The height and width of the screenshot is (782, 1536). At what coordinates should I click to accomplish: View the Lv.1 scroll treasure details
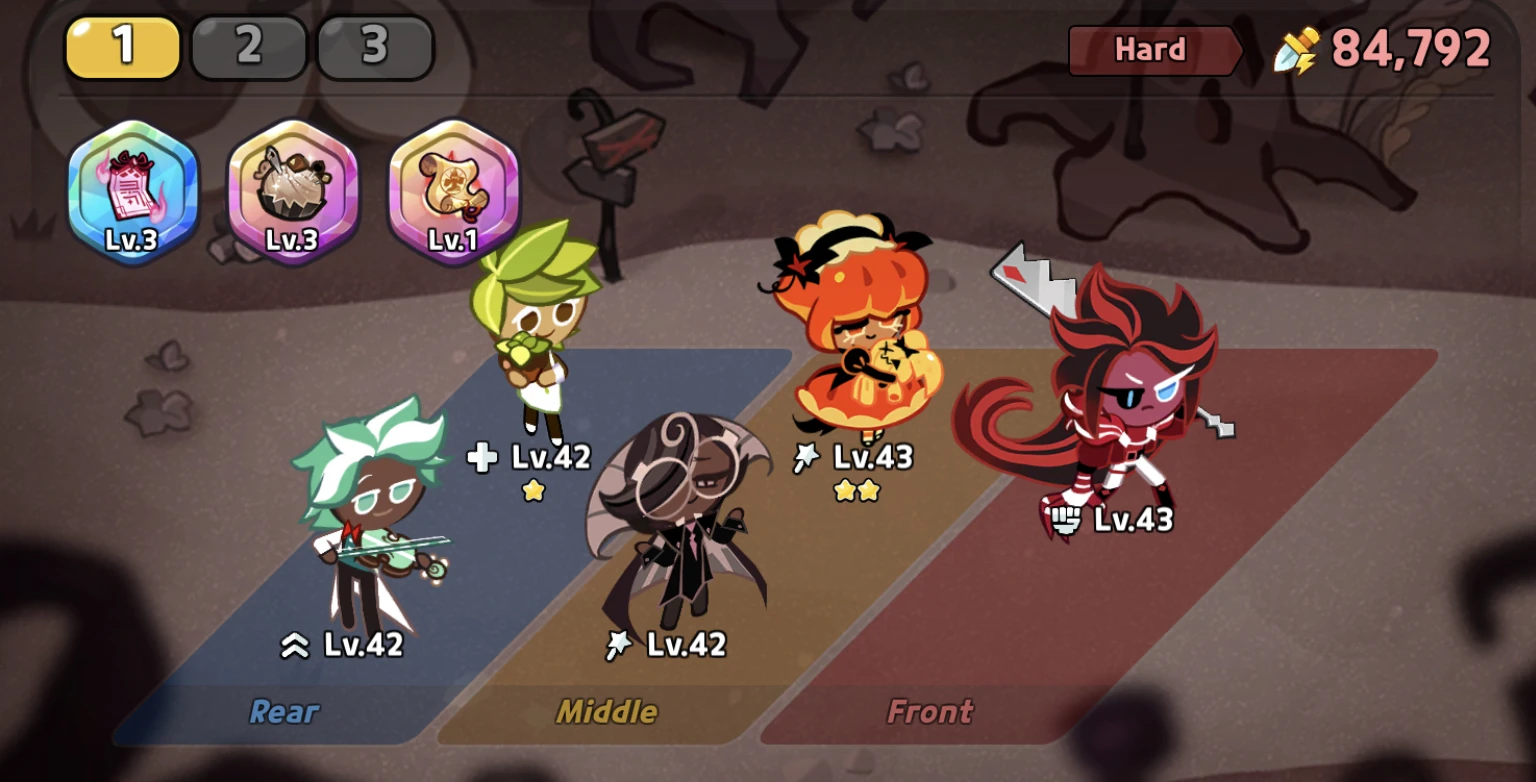click(452, 185)
